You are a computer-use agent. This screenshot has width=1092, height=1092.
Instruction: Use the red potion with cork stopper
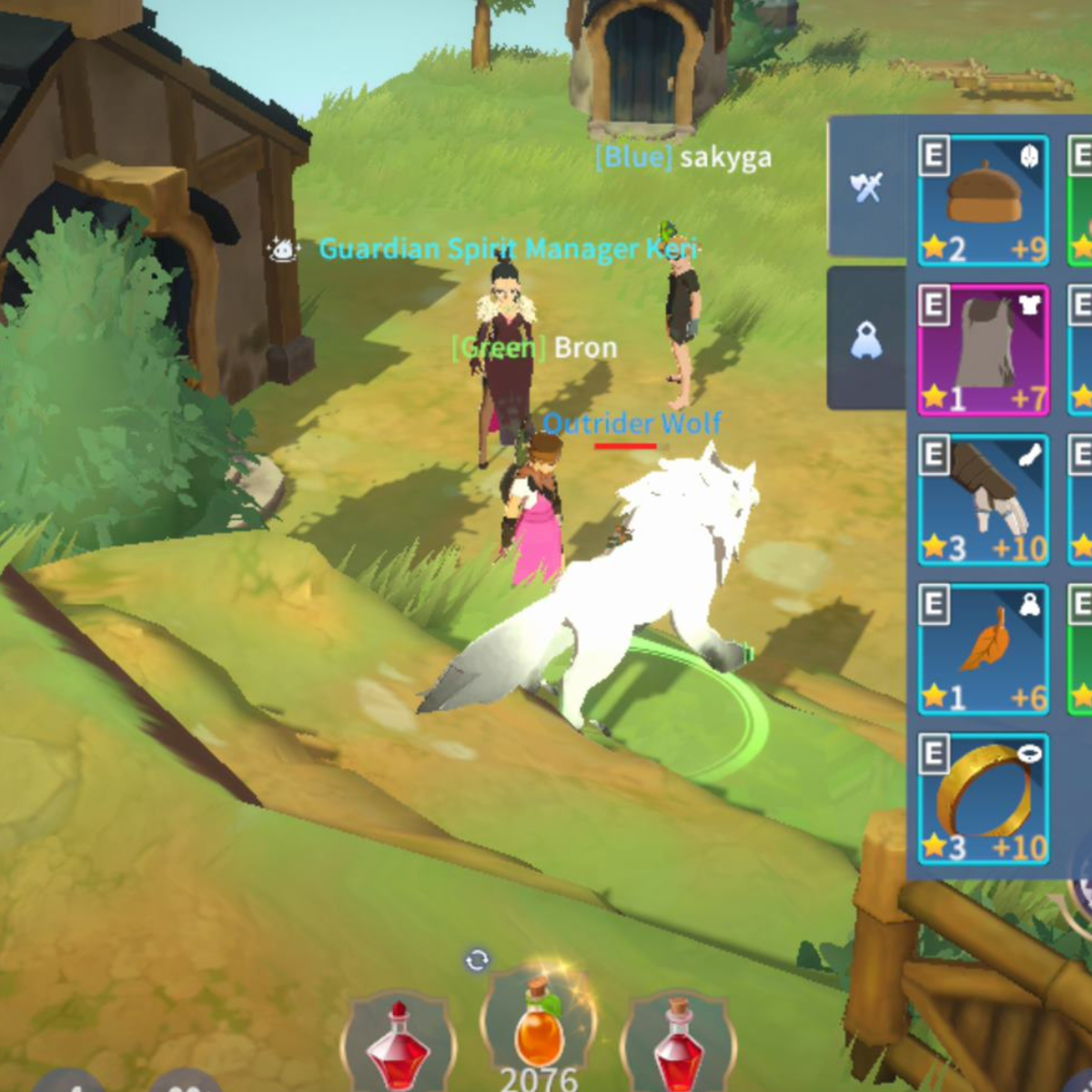[679, 1046]
